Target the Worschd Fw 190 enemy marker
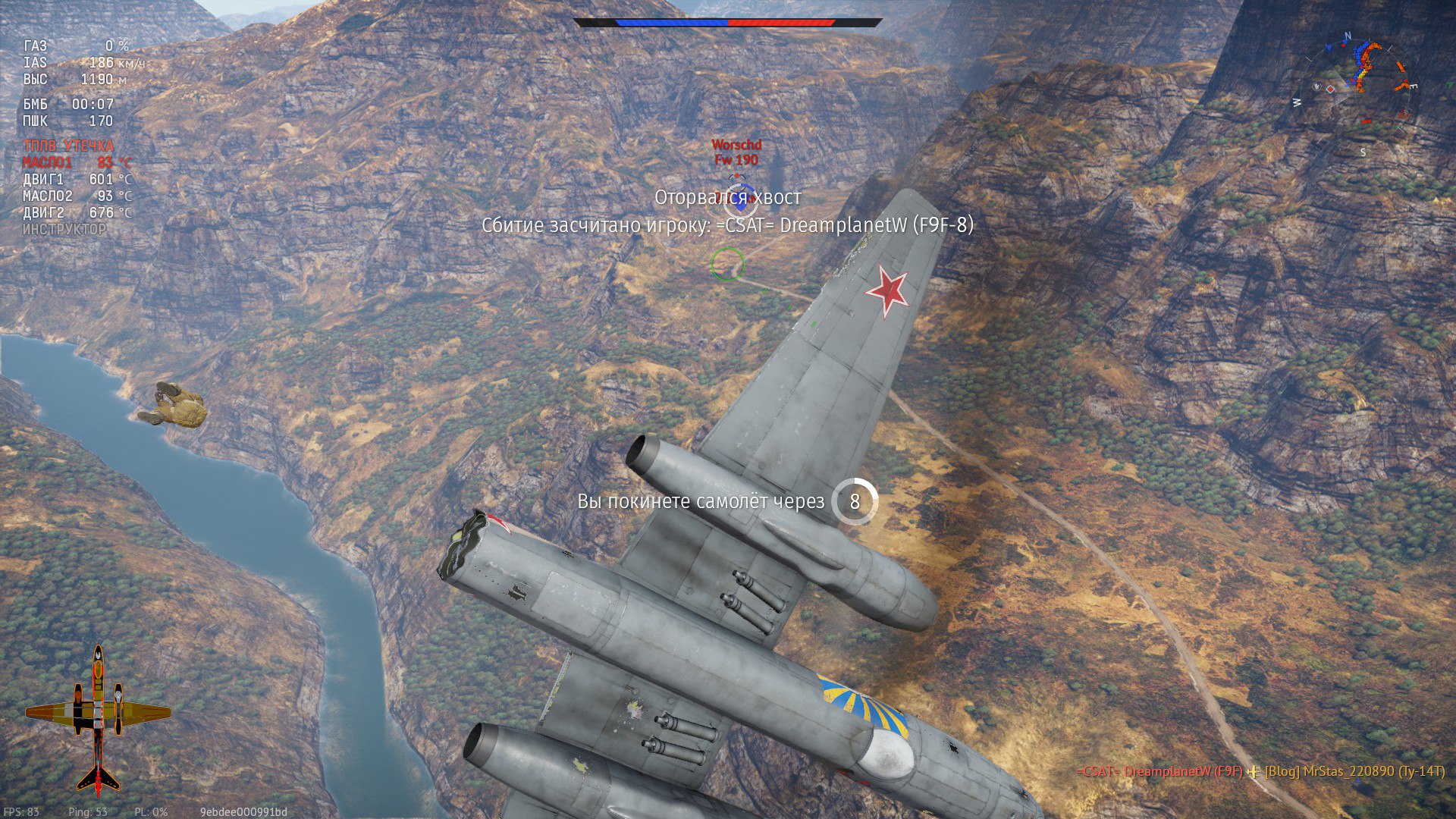Viewport: 1456px width, 819px height. pyautogui.click(x=736, y=152)
